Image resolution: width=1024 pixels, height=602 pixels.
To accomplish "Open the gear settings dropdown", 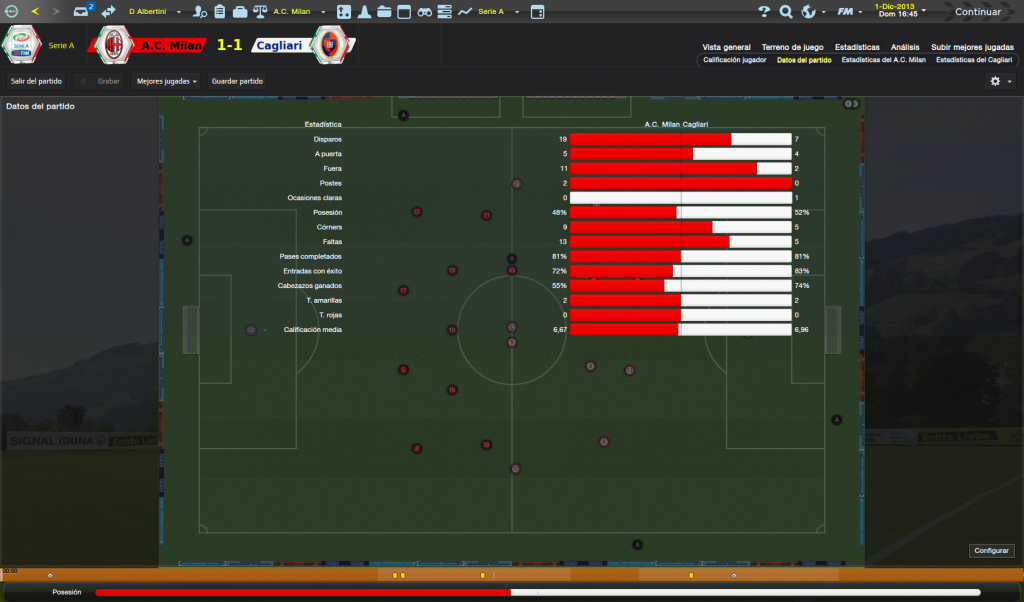I will (1000, 81).
